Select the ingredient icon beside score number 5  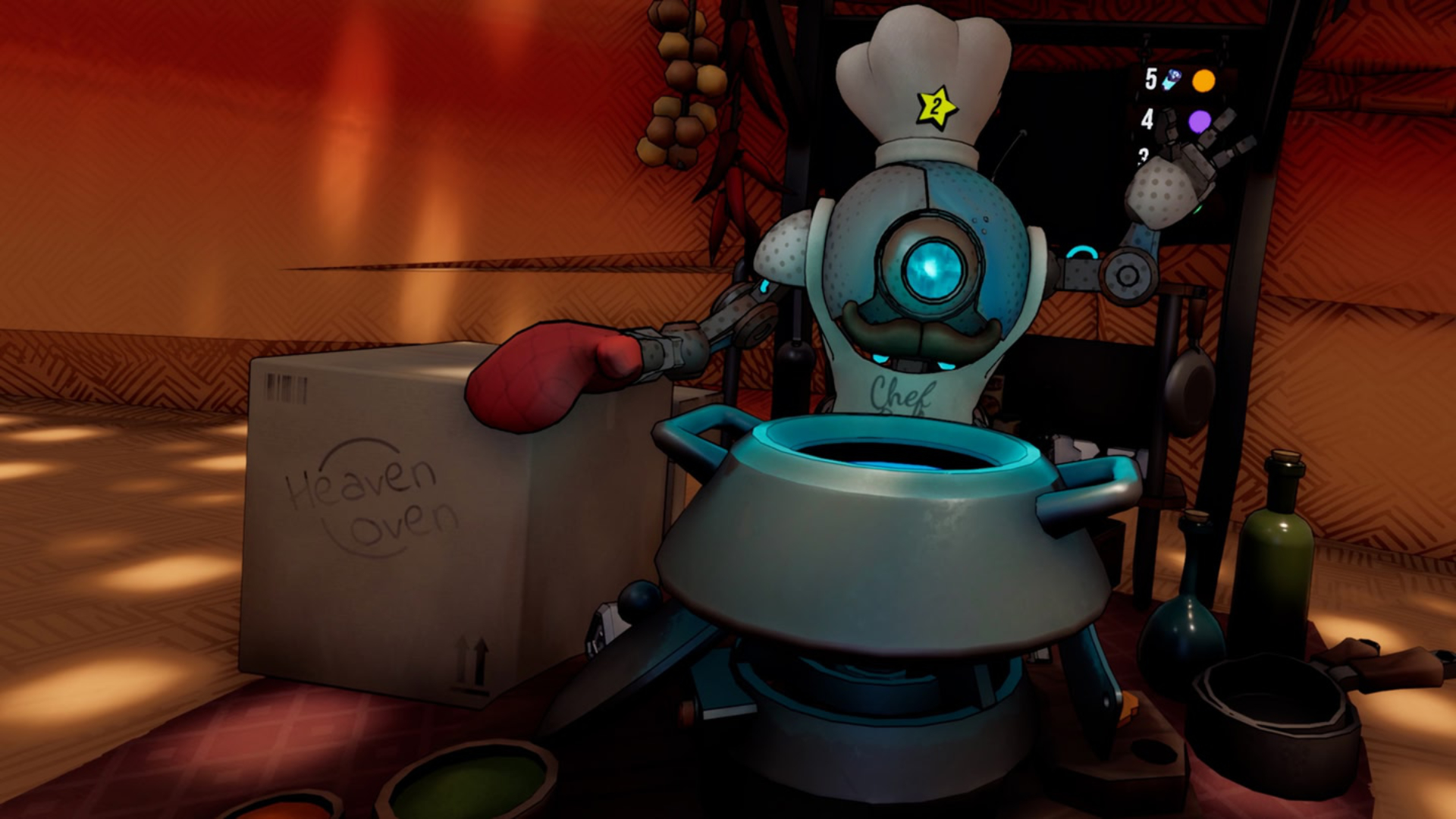click(x=1172, y=80)
